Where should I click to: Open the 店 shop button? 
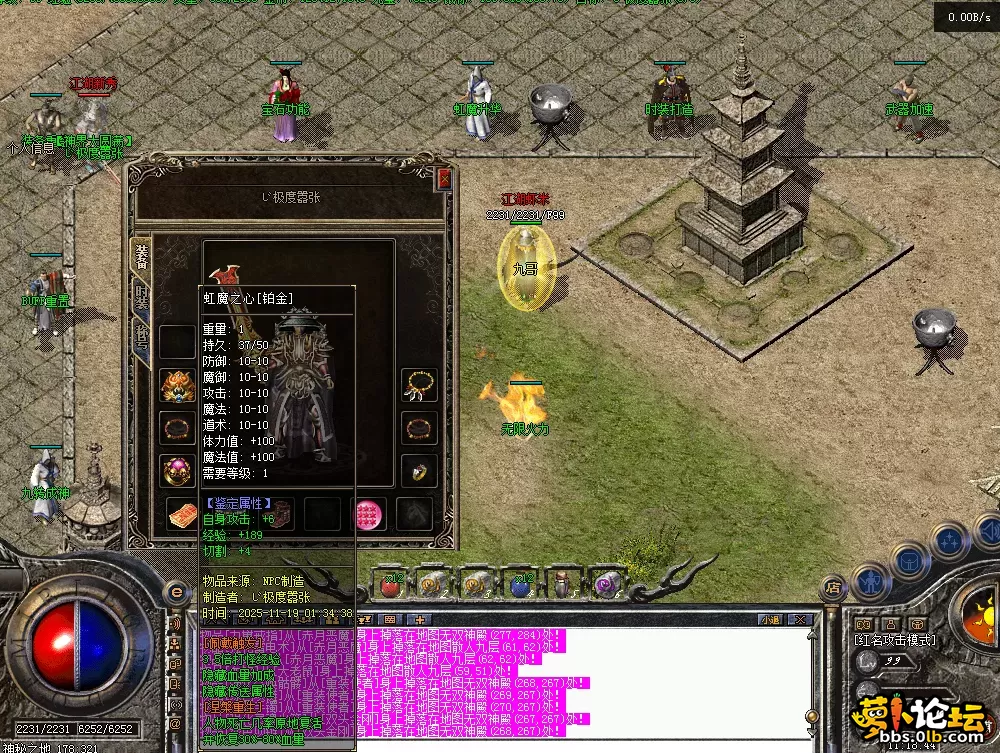pyautogui.click(x=831, y=587)
